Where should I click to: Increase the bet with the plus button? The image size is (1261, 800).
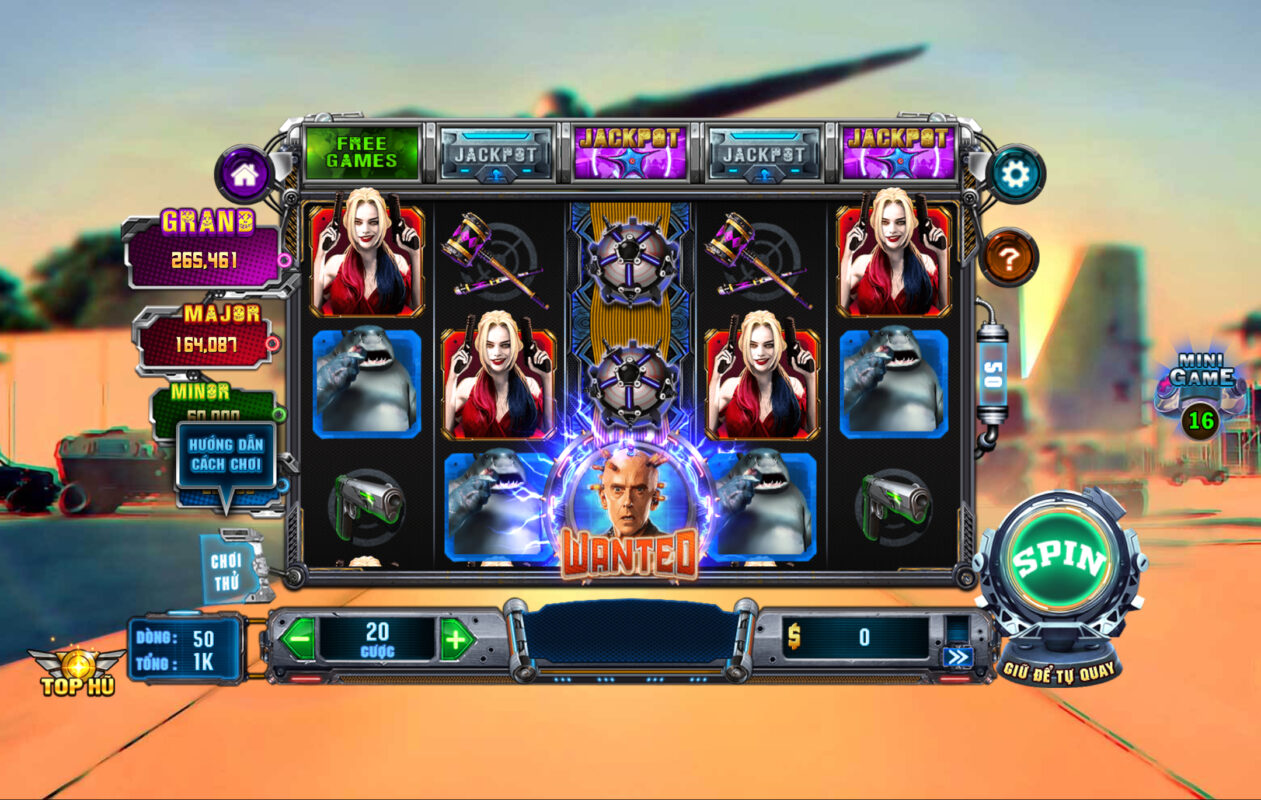457,638
